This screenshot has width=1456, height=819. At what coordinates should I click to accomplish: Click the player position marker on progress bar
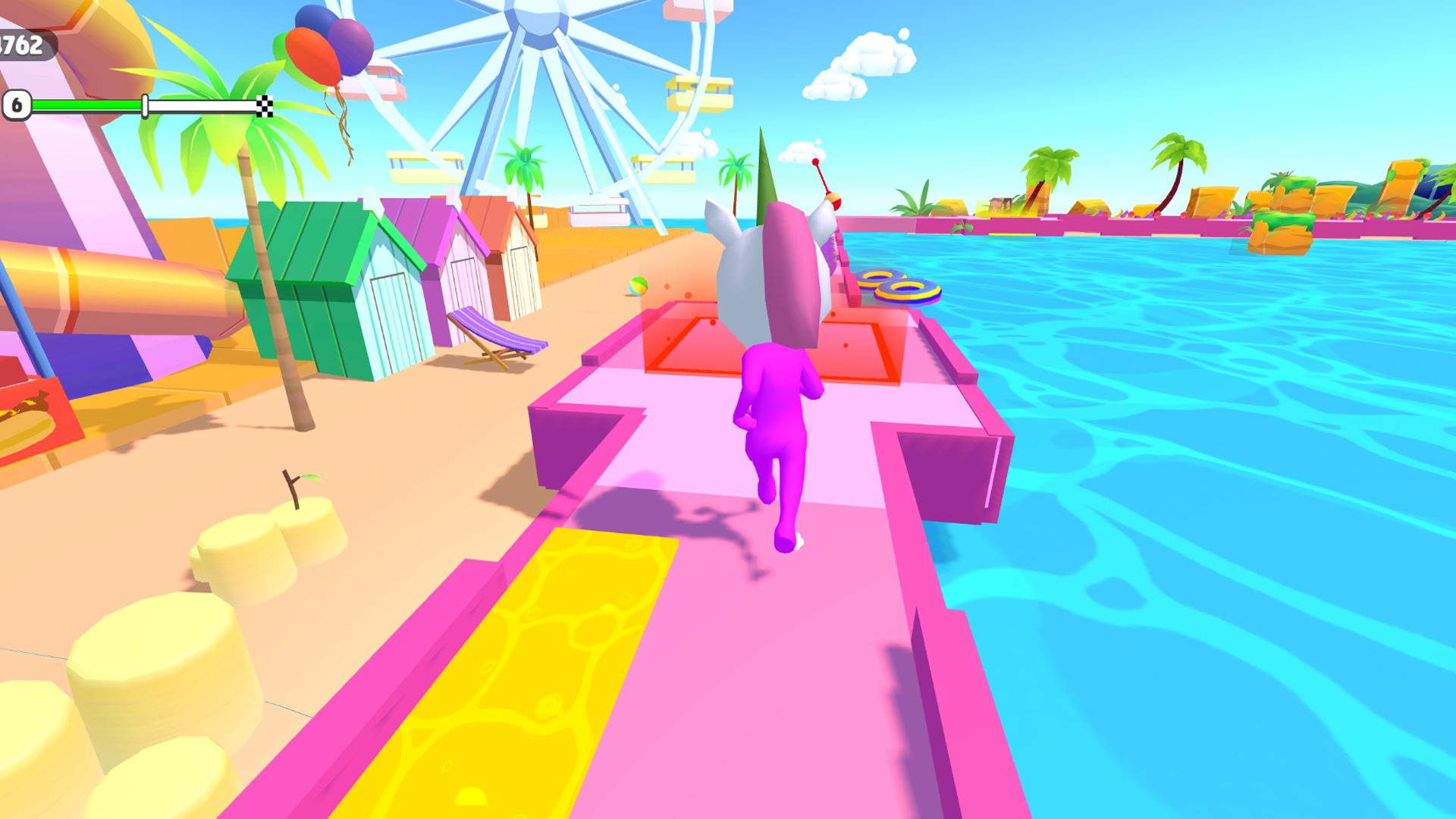tap(144, 105)
